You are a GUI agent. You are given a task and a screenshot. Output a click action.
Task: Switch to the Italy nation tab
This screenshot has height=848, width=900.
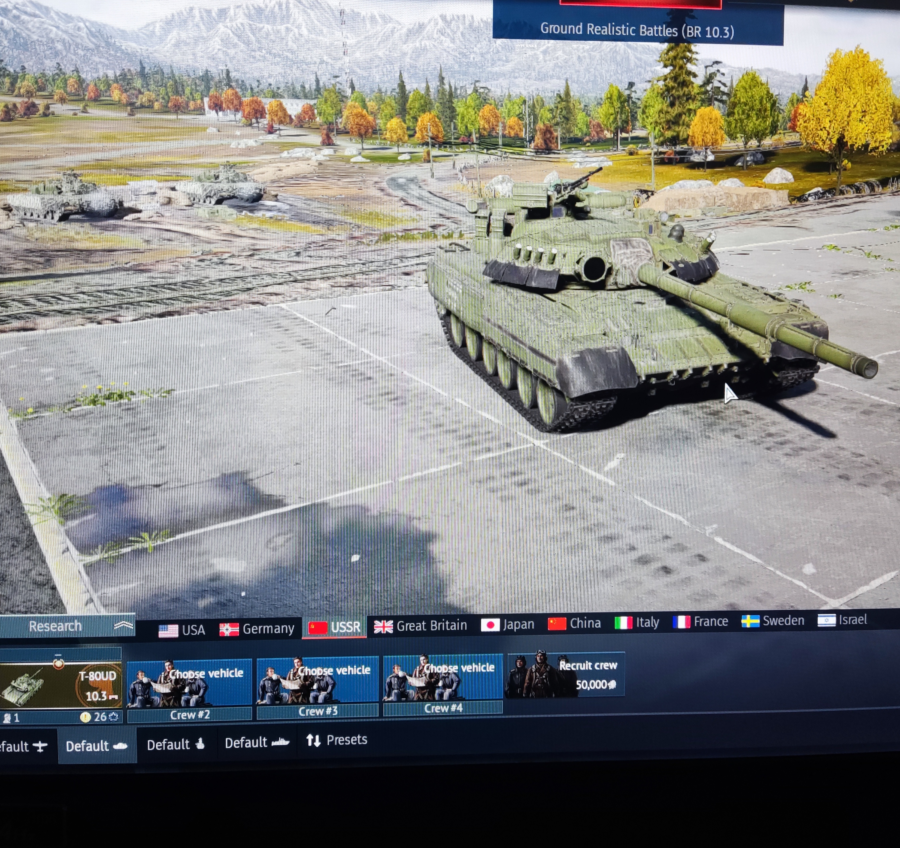637,622
